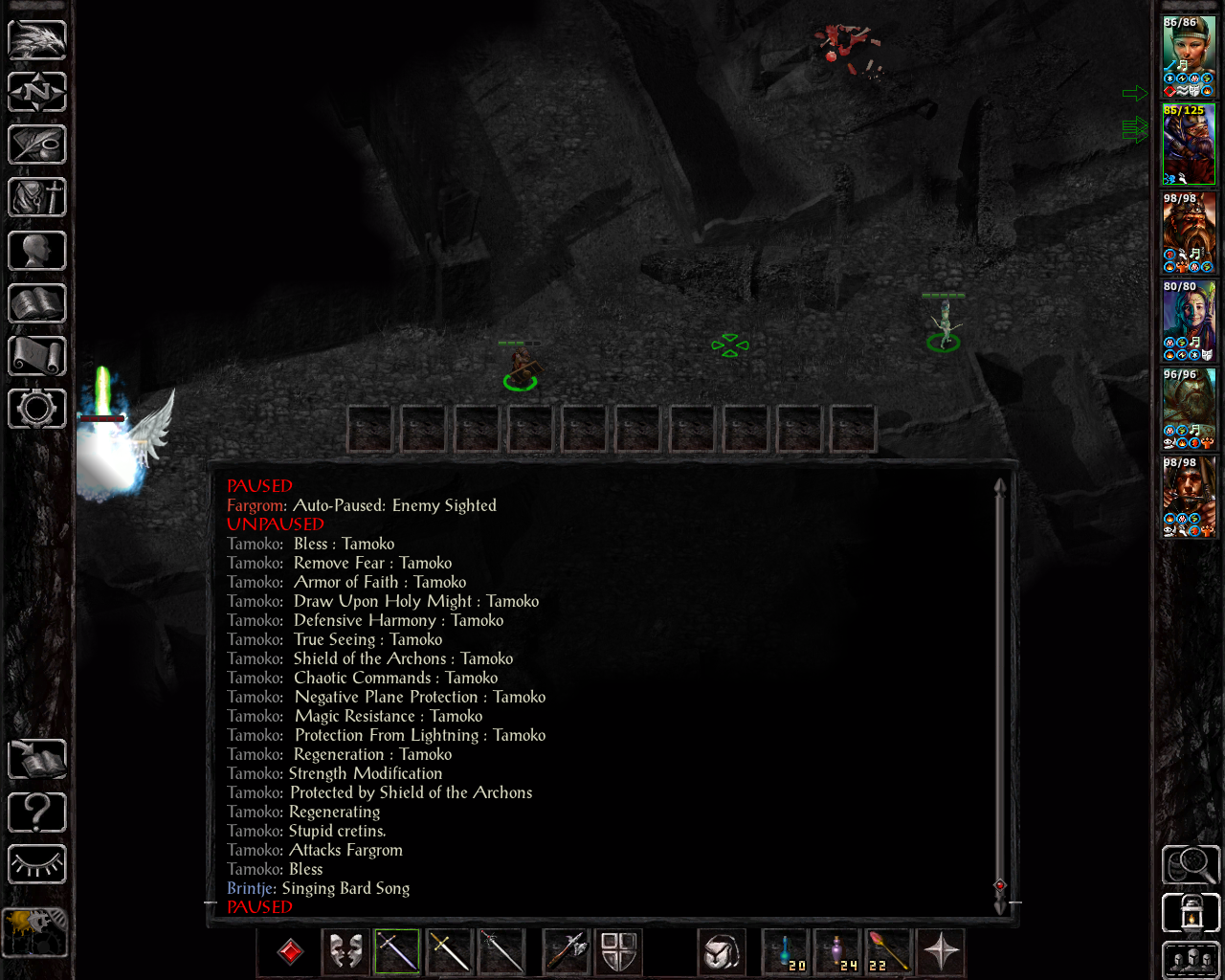Select the wounded character portrait at 85/125

1189,144
